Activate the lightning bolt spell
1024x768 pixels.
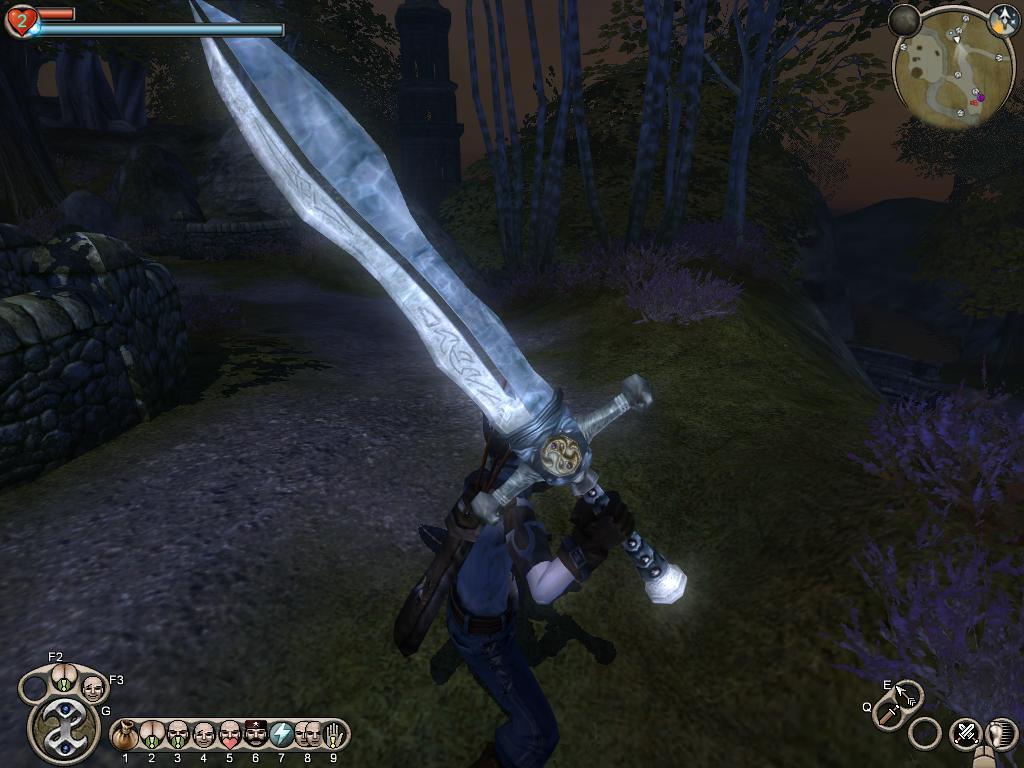click(281, 735)
